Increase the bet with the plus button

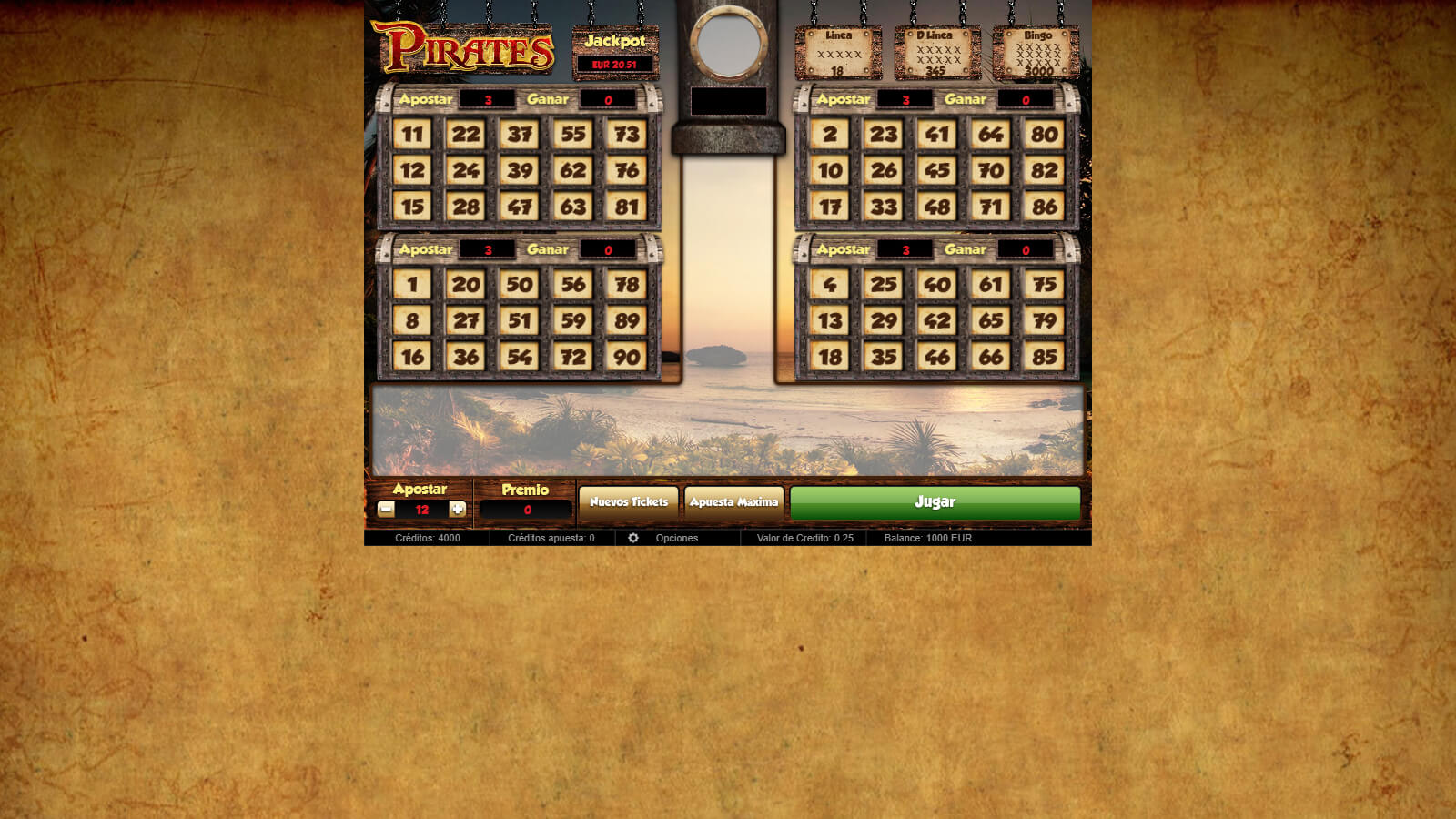pos(458,510)
